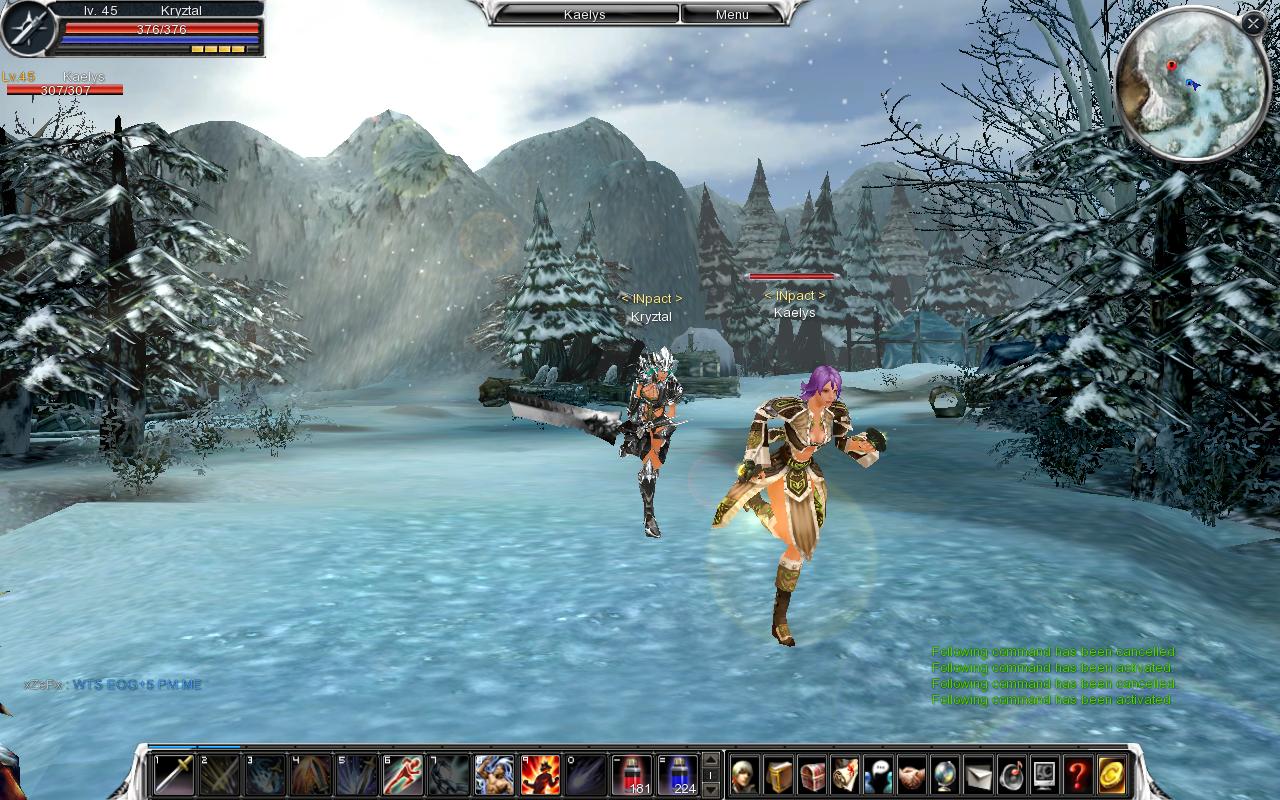Open the treasure chest inventory
The height and width of the screenshot is (800, 1280).
point(812,774)
